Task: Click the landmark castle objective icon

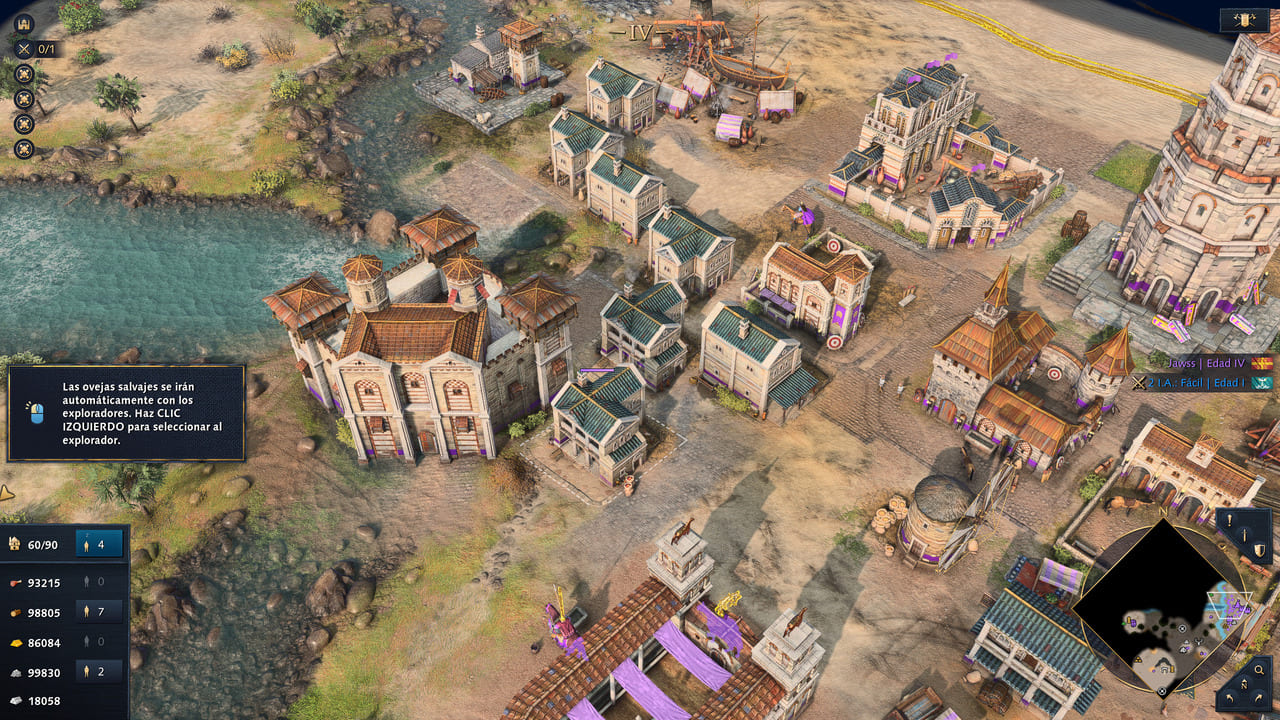Action: point(25,24)
